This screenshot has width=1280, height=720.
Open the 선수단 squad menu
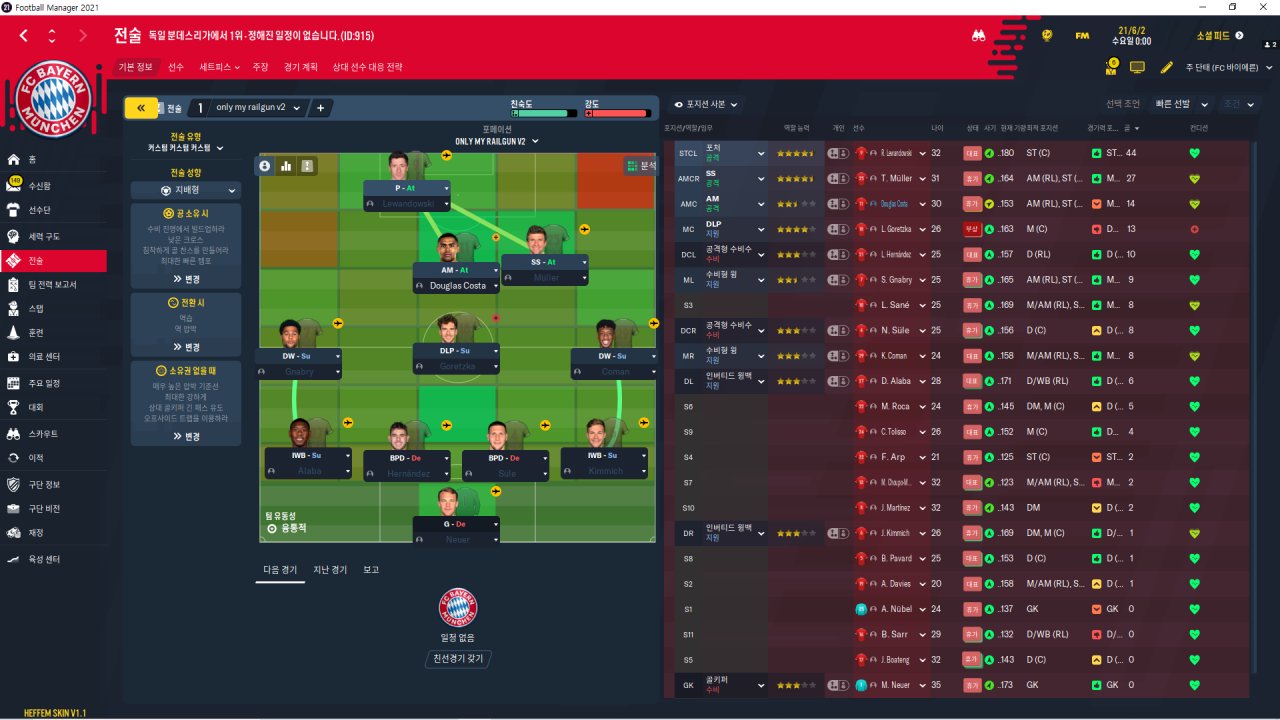click(39, 211)
